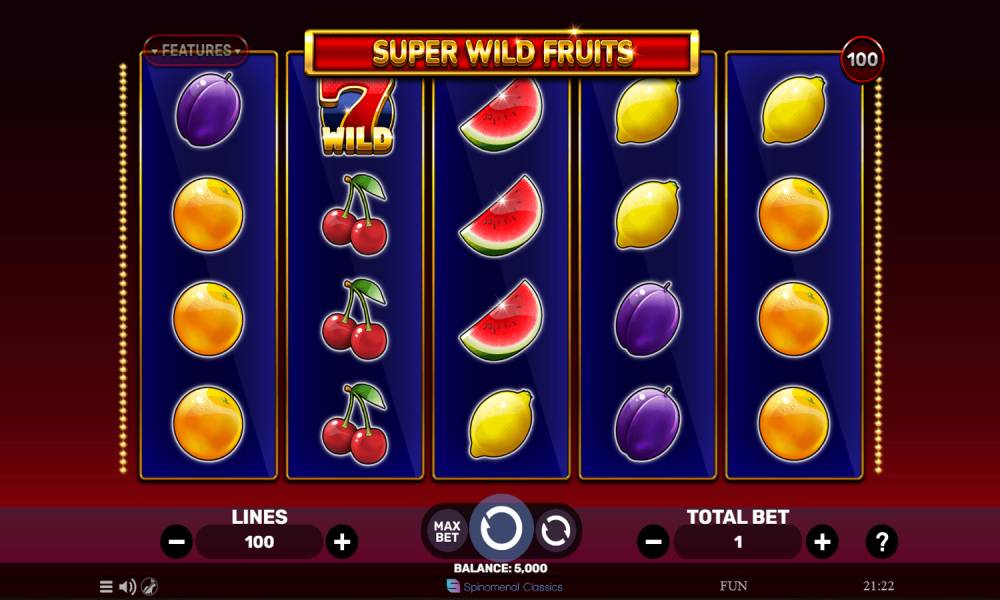Spin the reels with the large spin button
This screenshot has height=600, width=1000.
pos(500,528)
